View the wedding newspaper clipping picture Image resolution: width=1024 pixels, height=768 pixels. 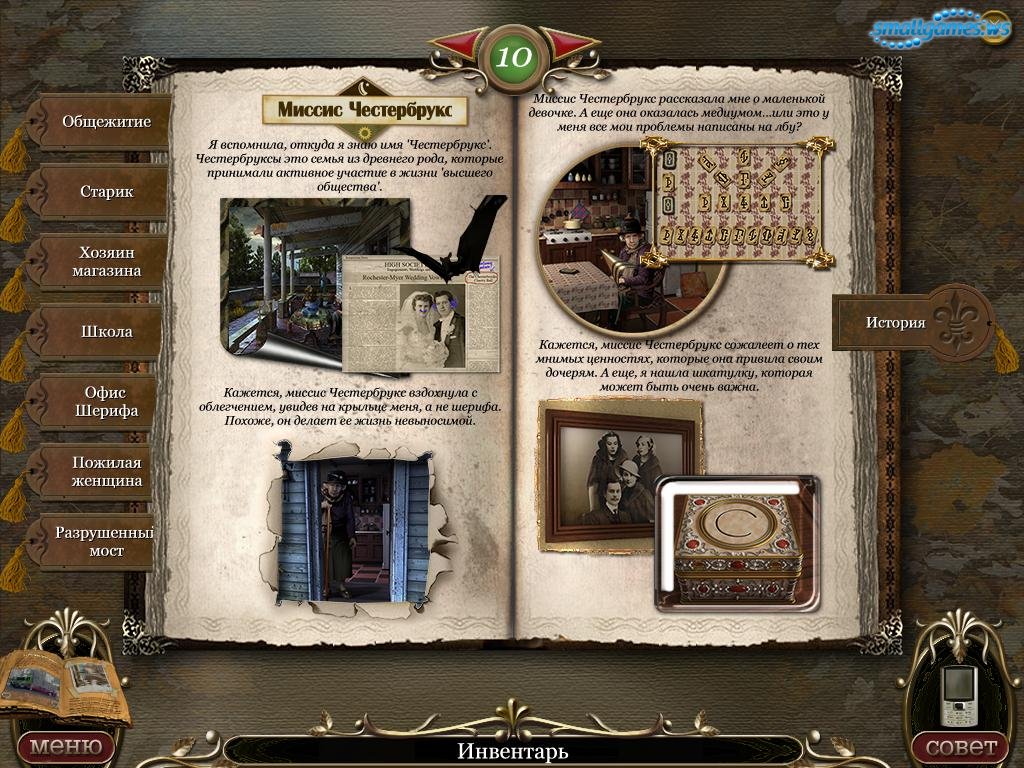tap(420, 312)
